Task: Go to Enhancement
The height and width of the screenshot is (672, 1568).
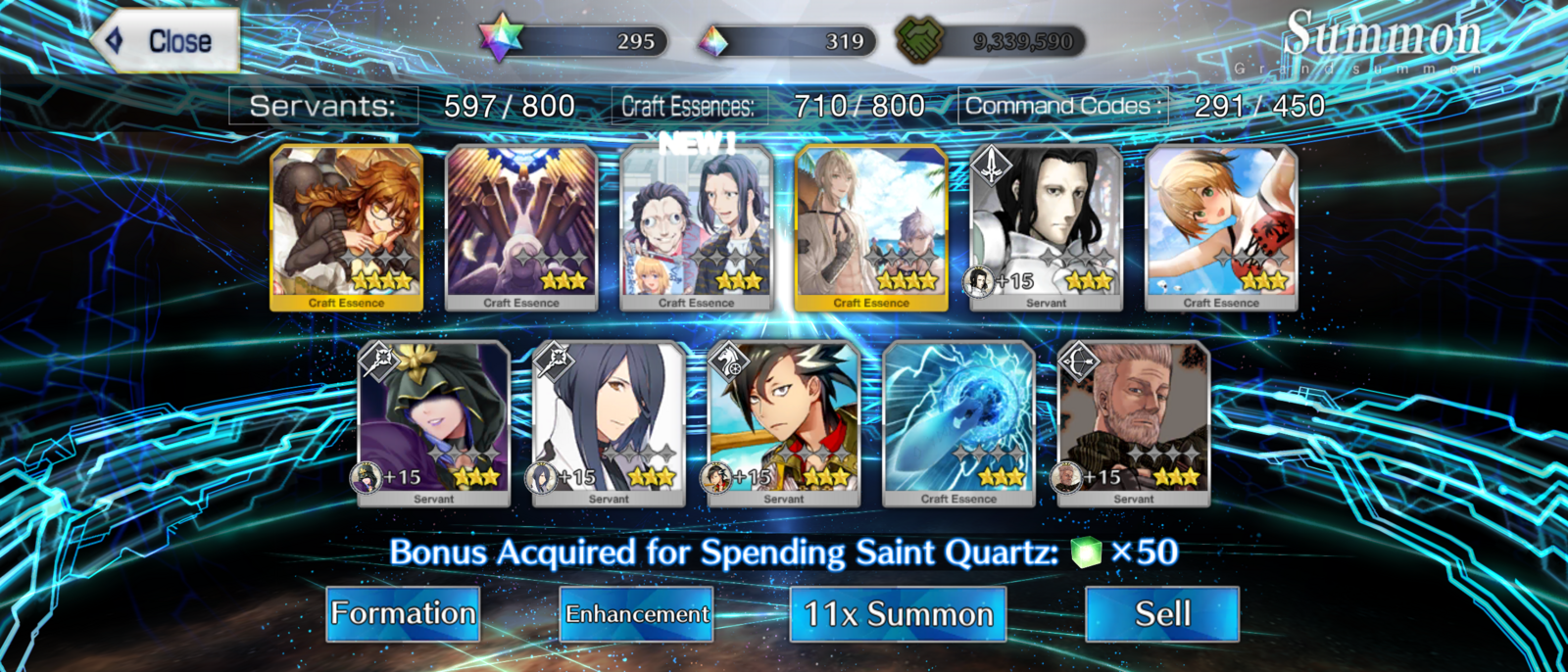Action: [637, 614]
